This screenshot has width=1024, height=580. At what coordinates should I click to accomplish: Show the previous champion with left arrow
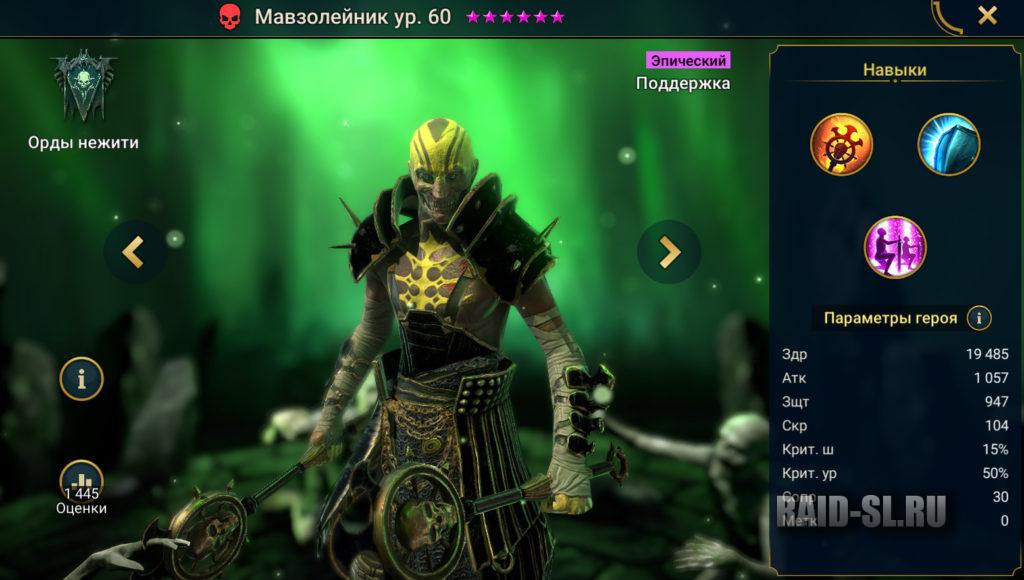135,253
